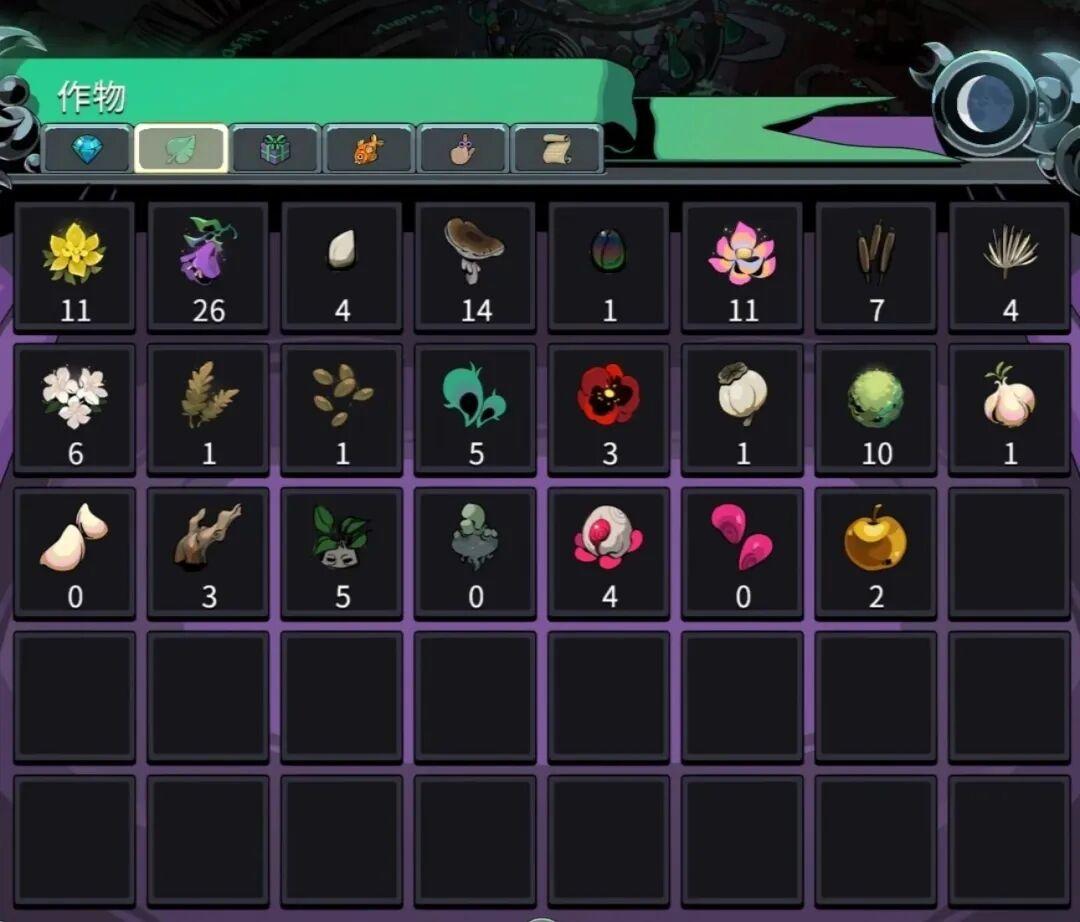This screenshot has width=1080, height=922.
Task: Select the green leaf crops tab
Action: coord(181,150)
